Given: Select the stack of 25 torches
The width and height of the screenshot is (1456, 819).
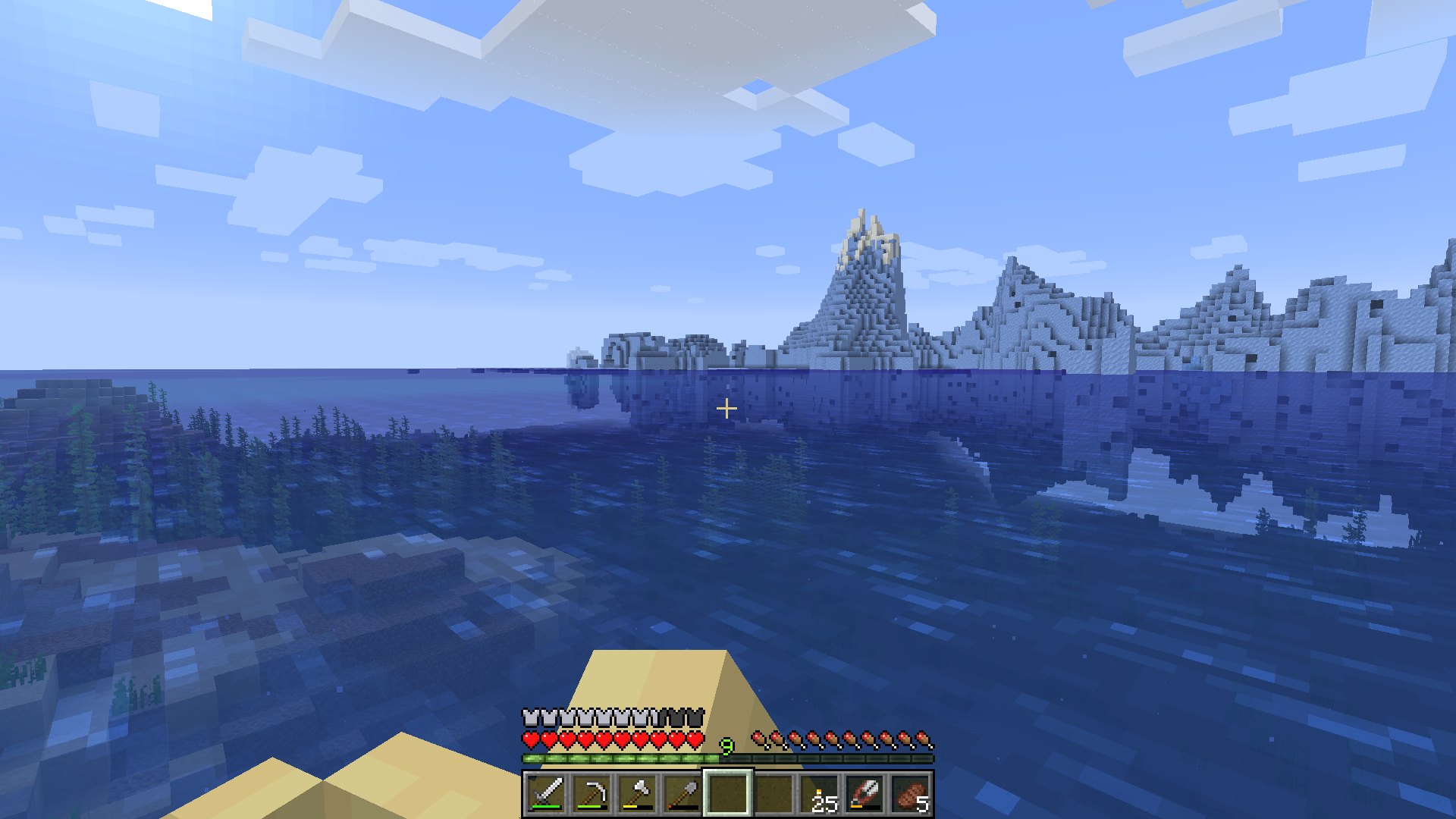Looking at the screenshot, I should coord(820,794).
